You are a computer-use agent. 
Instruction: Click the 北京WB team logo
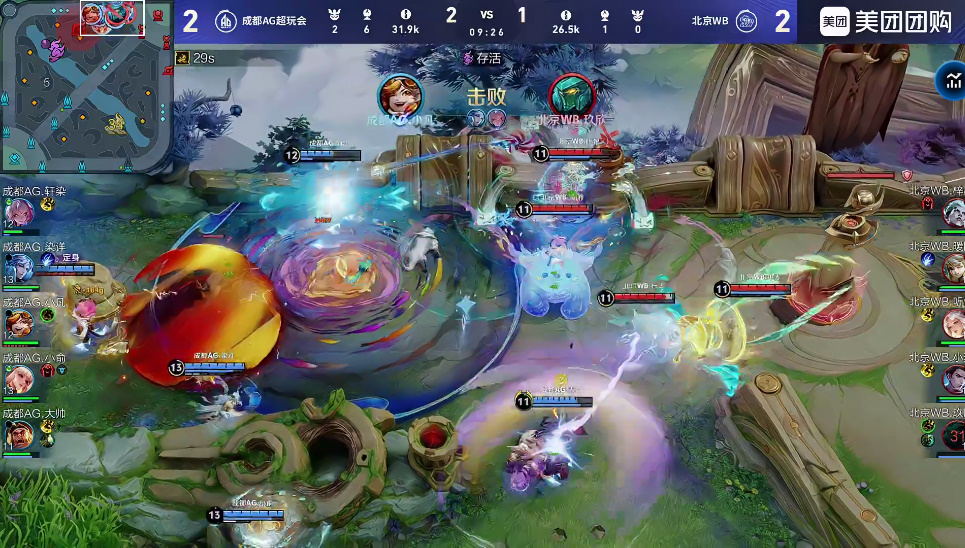(745, 21)
